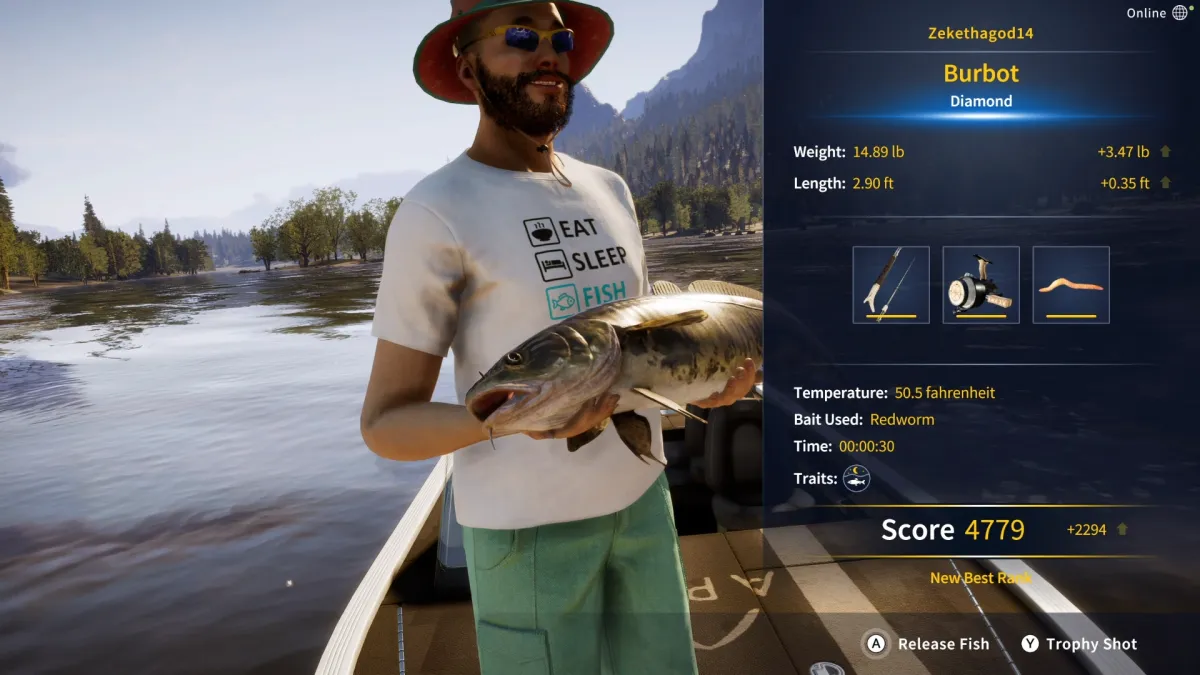This screenshot has width=1200, height=675.
Task: Select the fishing reel equipment slot
Action: [981, 285]
